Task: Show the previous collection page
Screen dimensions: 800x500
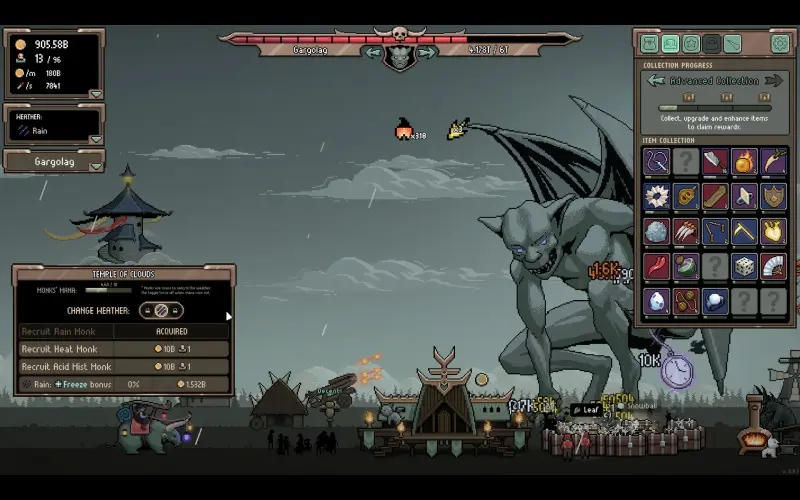Action: tap(656, 80)
